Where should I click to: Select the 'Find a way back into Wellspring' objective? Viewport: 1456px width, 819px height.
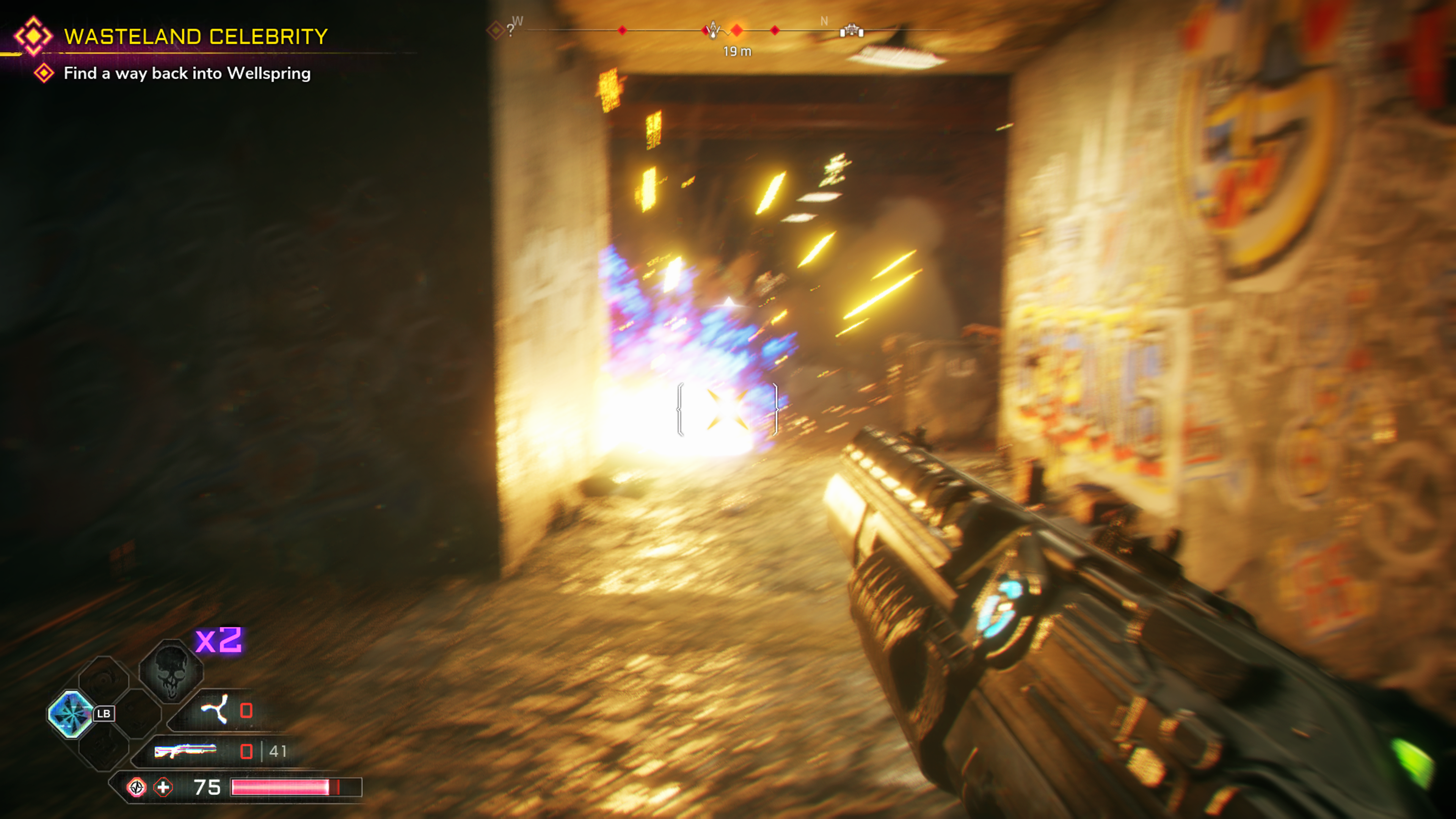tap(187, 74)
